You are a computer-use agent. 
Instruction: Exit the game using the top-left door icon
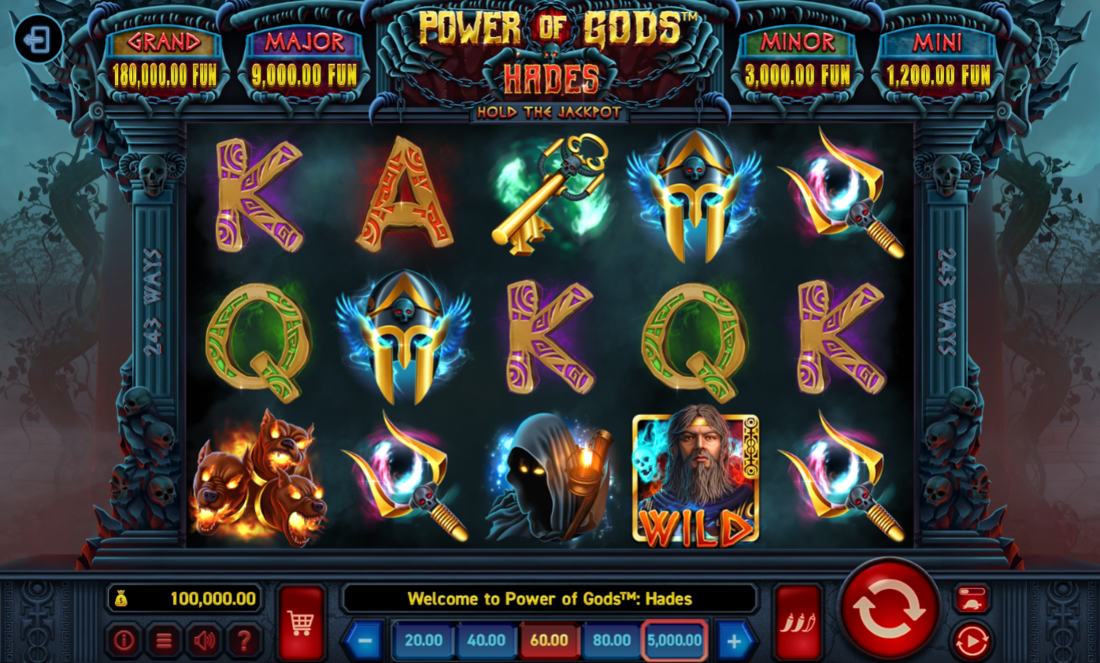(38, 41)
